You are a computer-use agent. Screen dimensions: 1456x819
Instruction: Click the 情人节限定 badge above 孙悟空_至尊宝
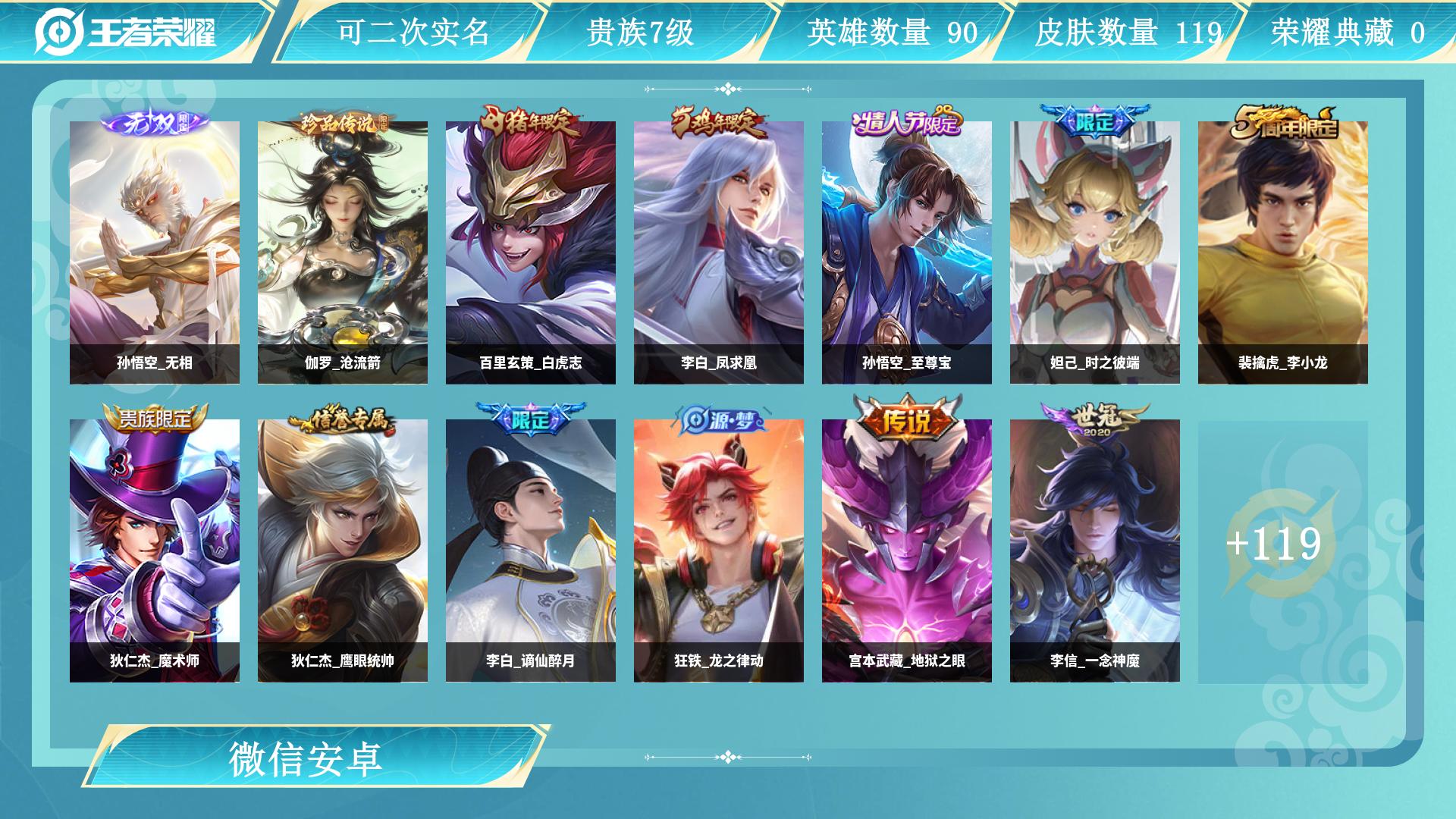click(907, 122)
